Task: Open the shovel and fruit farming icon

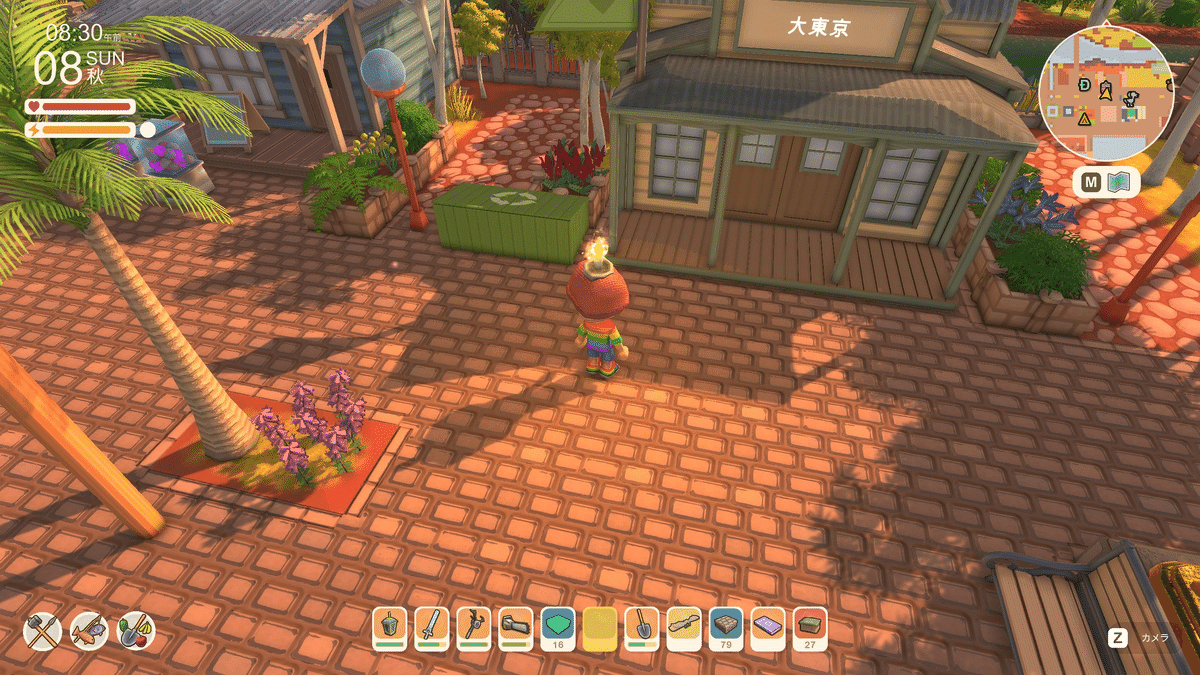Action: point(136,630)
